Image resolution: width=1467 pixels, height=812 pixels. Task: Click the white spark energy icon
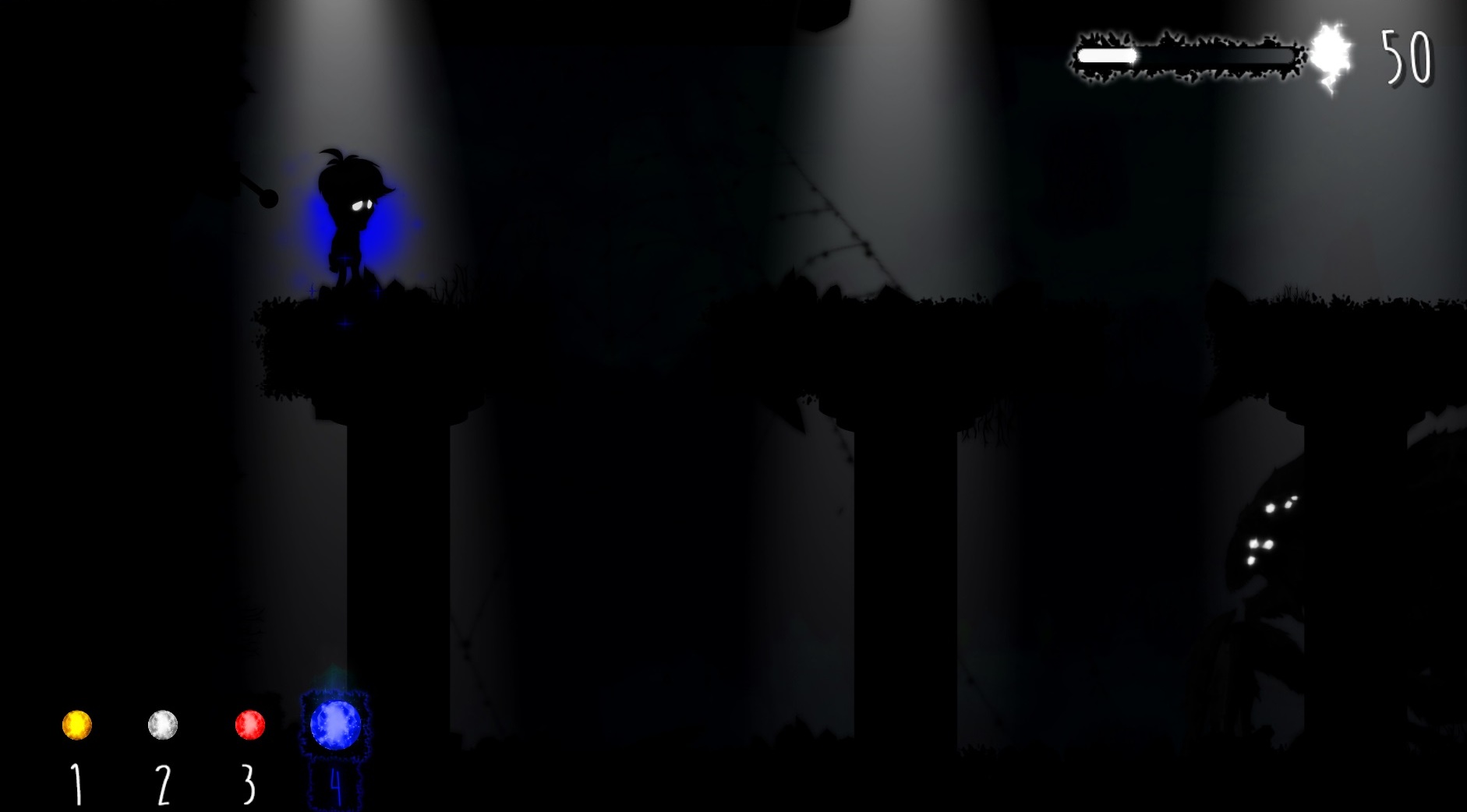click(1330, 55)
